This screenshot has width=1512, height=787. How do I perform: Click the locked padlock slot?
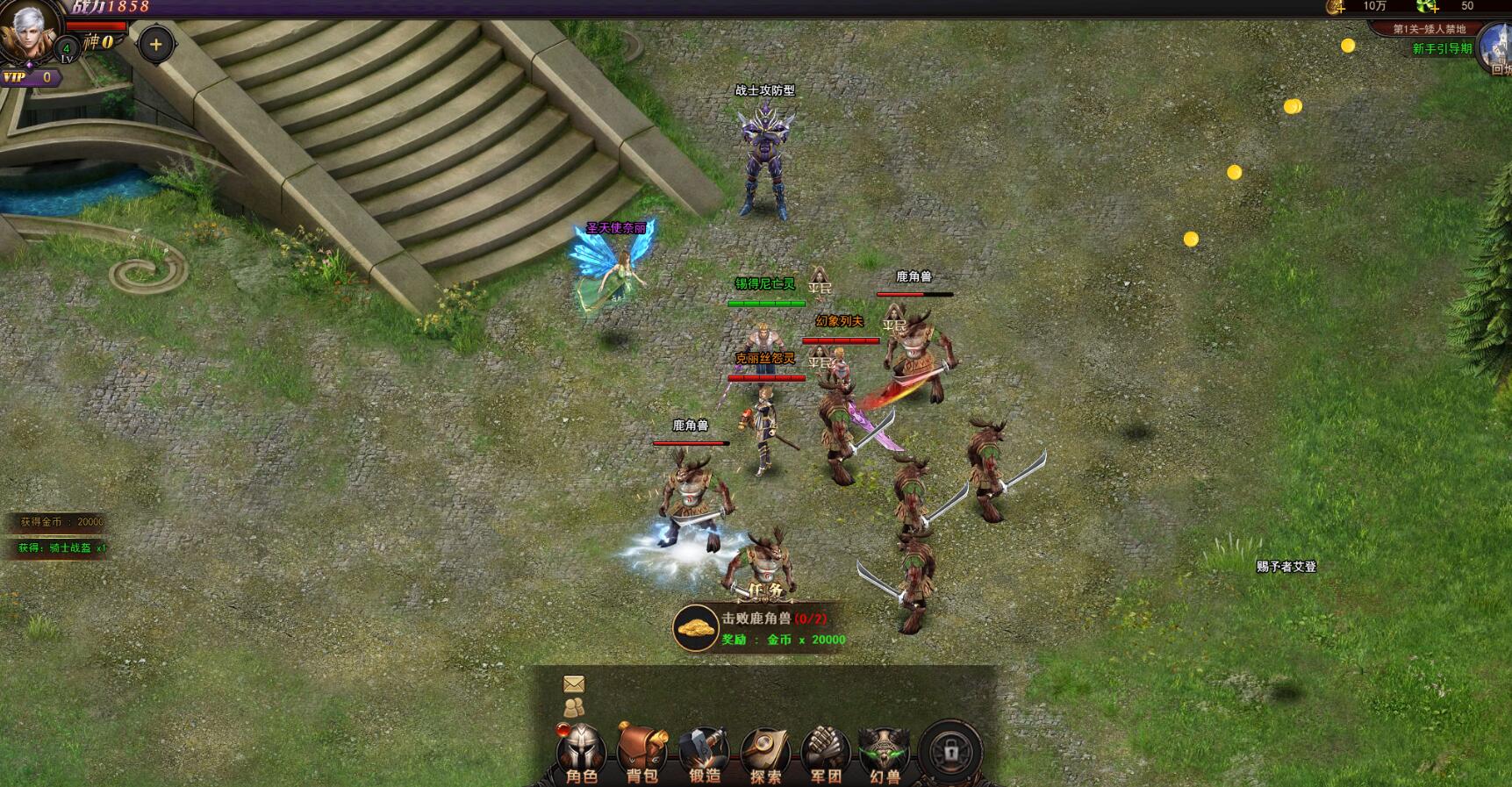click(x=950, y=752)
